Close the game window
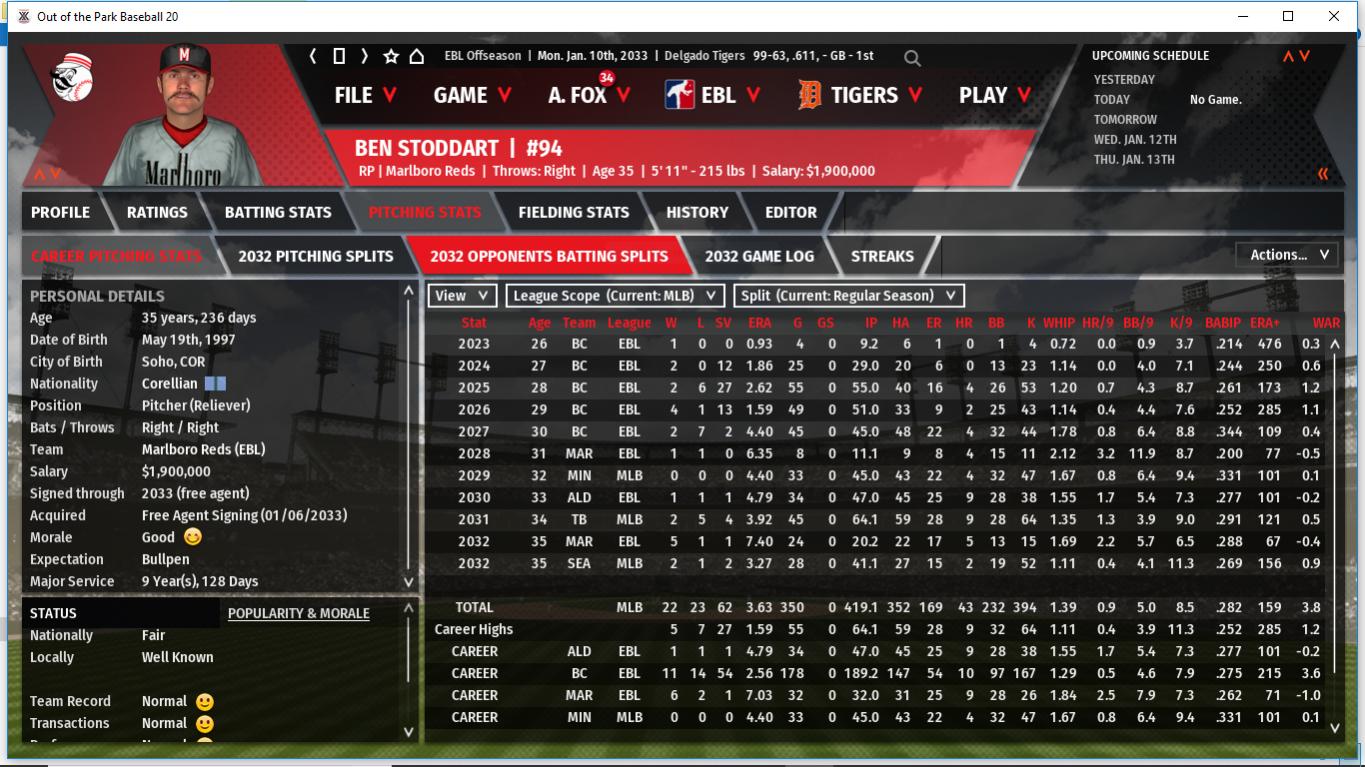This screenshot has width=1365, height=767. coord(1334,16)
